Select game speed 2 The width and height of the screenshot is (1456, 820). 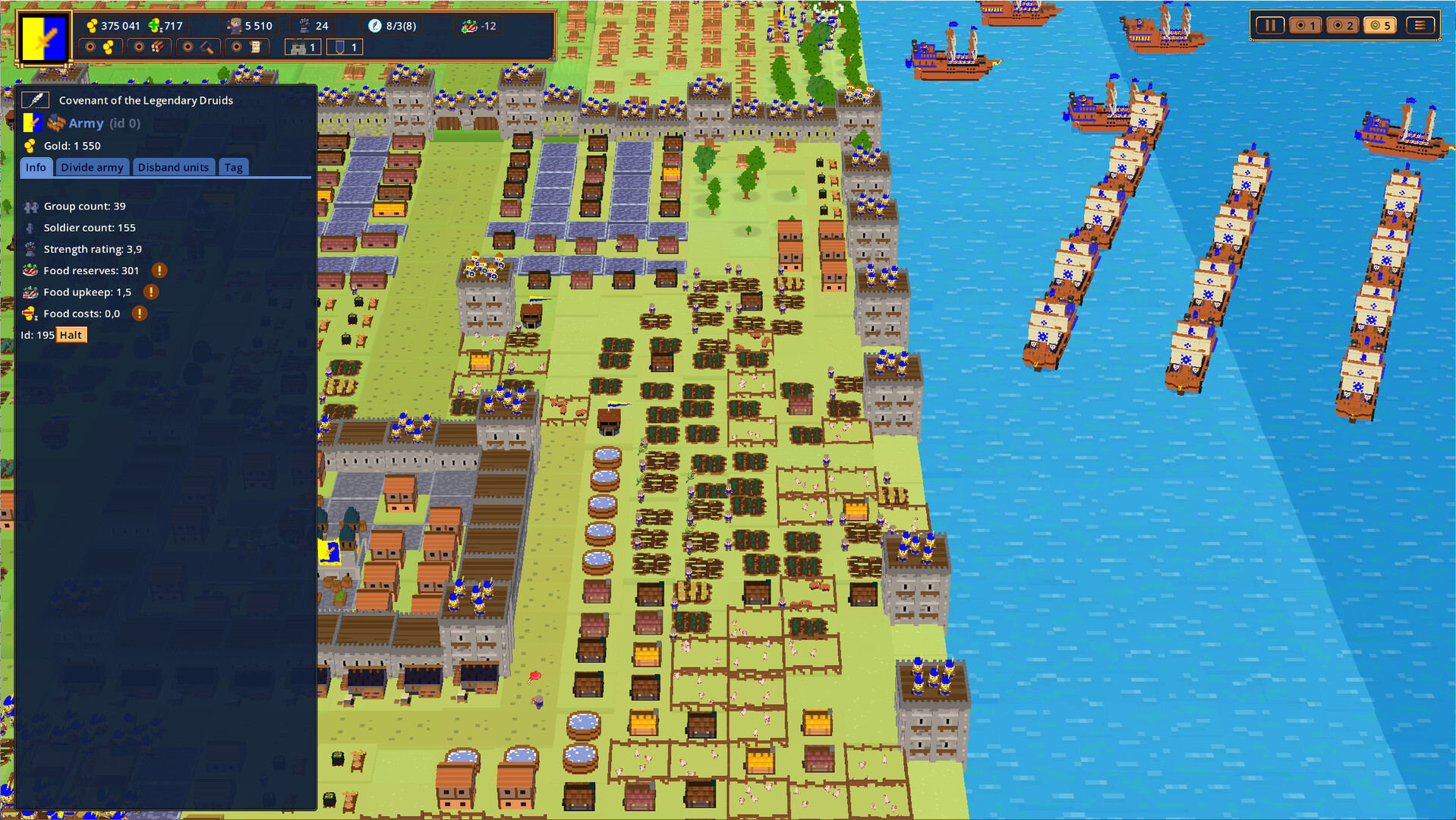click(x=1343, y=24)
